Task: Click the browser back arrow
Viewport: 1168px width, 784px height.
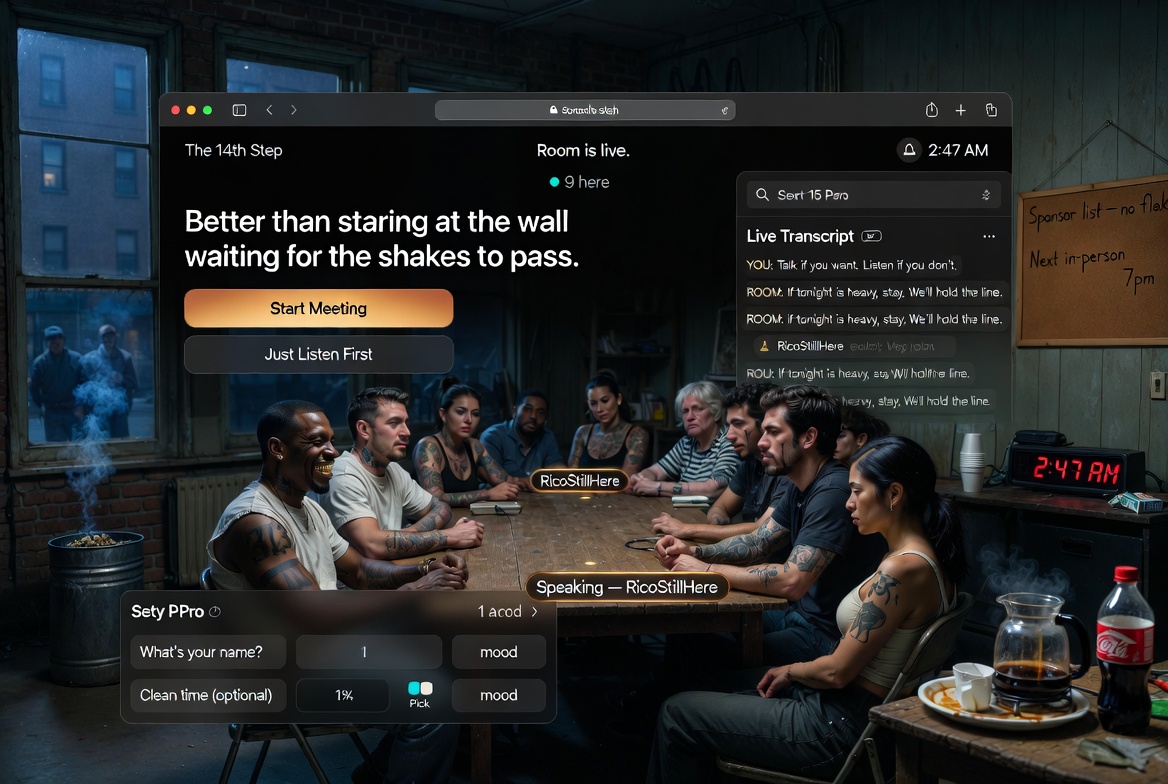Action: coord(269,110)
